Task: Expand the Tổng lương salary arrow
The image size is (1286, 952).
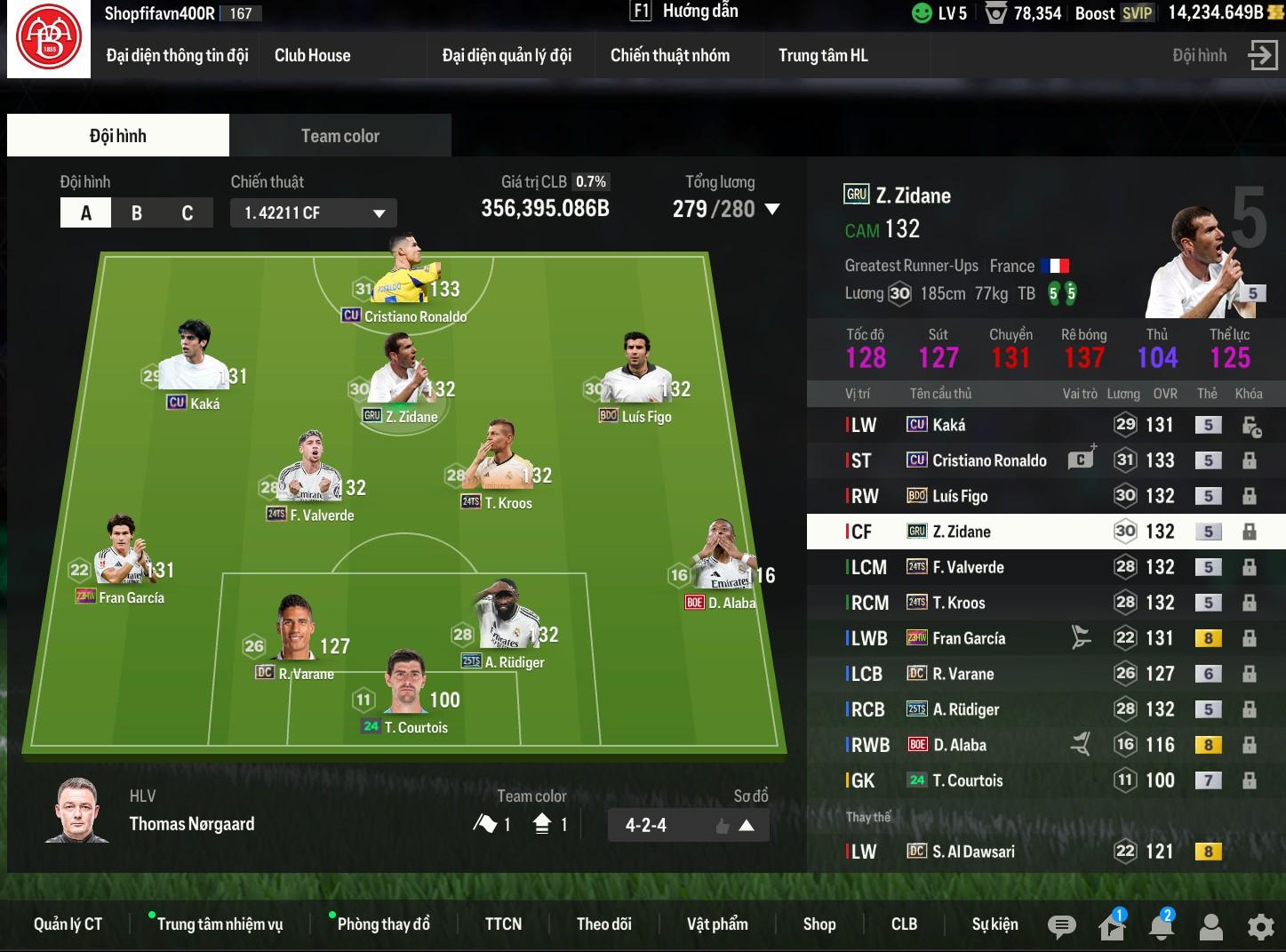Action: click(x=772, y=210)
